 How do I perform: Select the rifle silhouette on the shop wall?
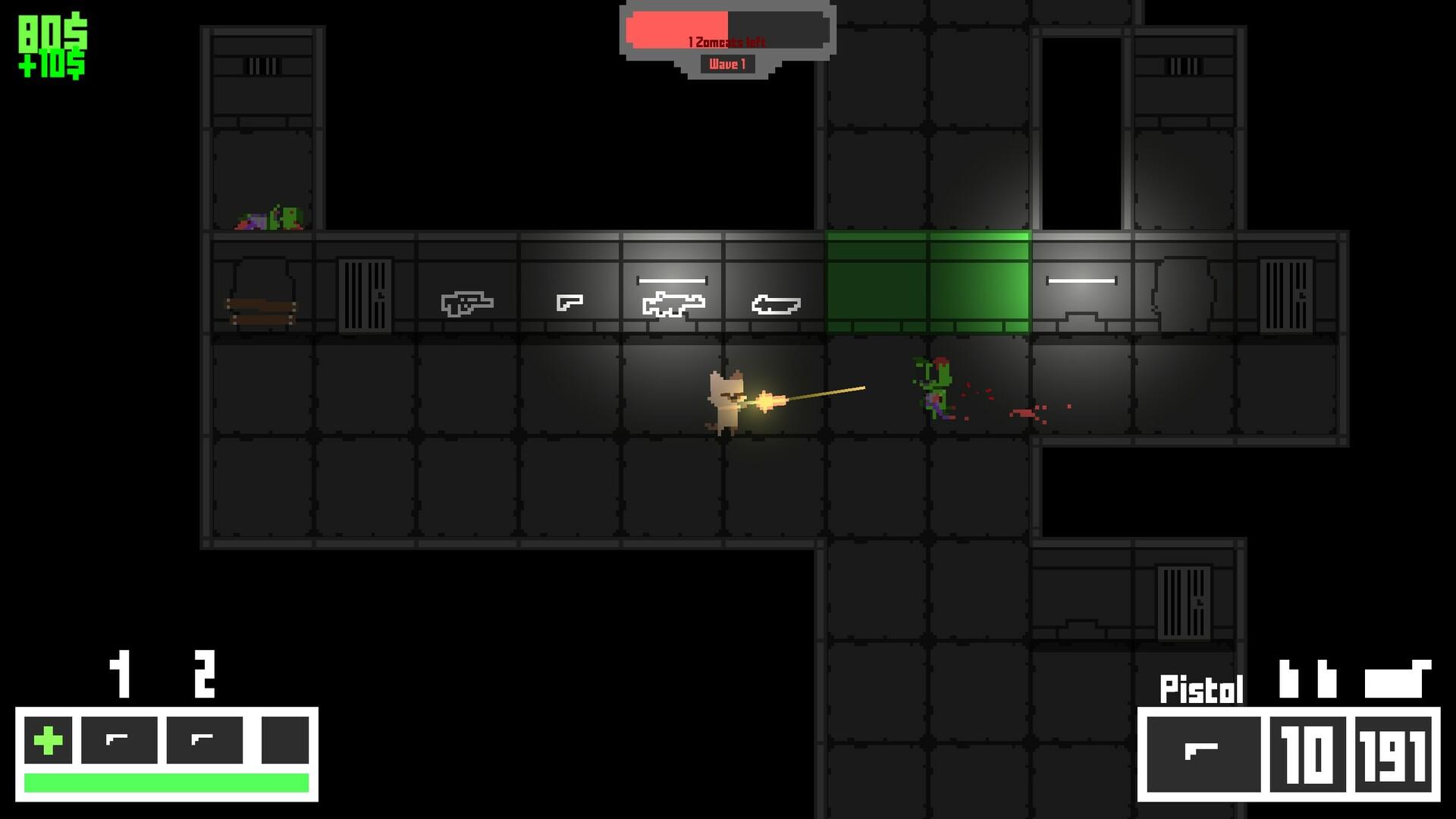pos(466,301)
